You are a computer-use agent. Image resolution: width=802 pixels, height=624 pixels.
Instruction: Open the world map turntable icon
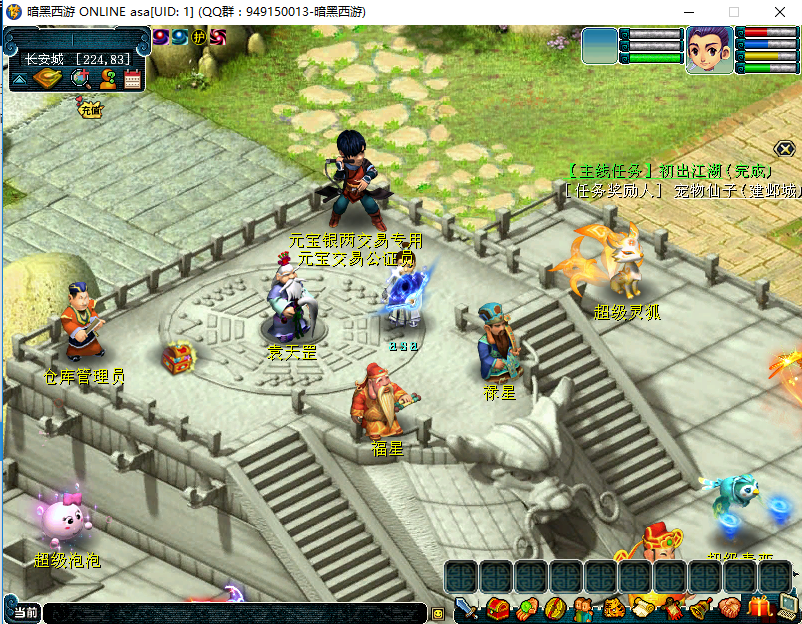click(47, 79)
